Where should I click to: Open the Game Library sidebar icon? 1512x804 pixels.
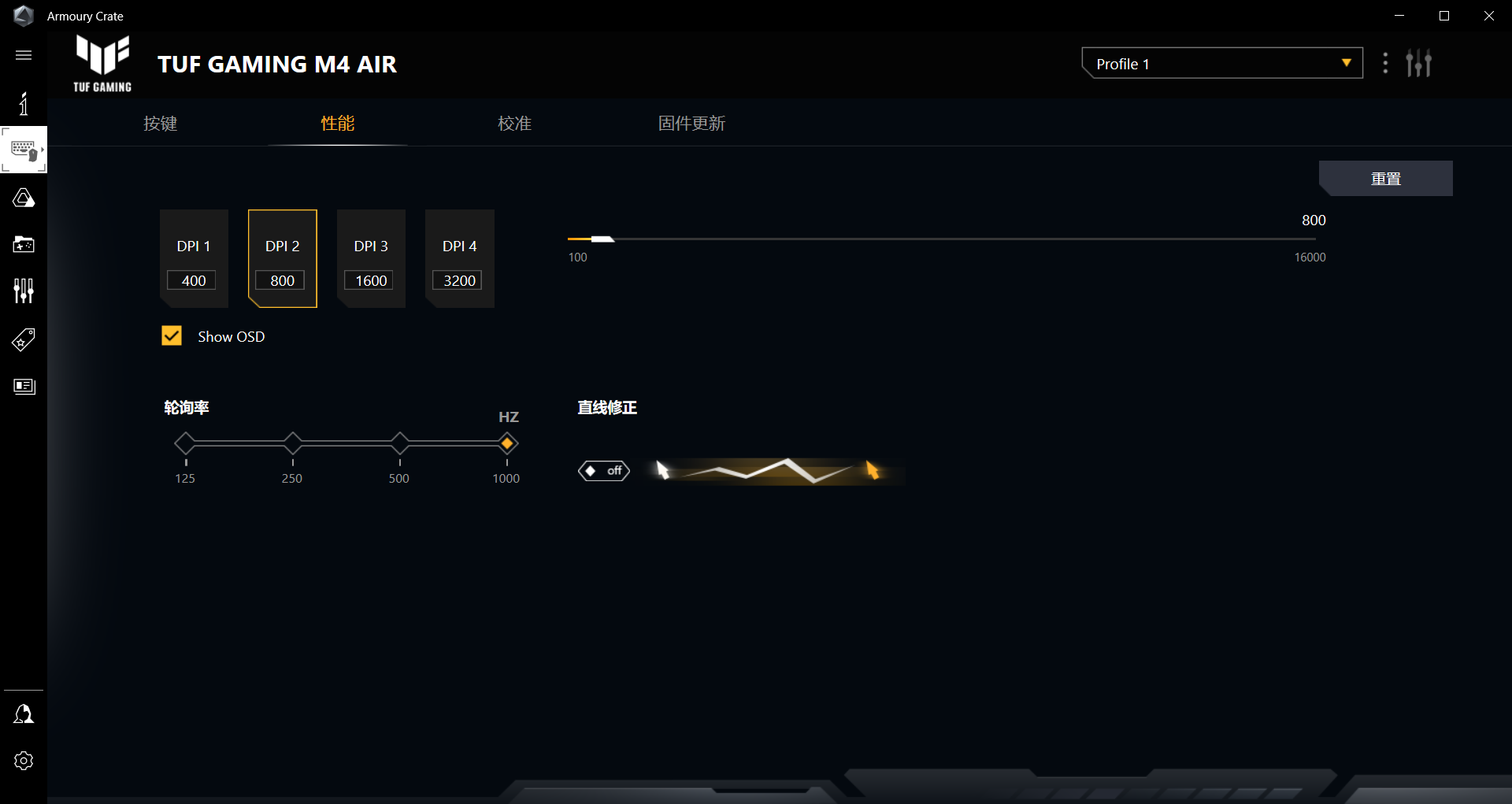coord(24,245)
